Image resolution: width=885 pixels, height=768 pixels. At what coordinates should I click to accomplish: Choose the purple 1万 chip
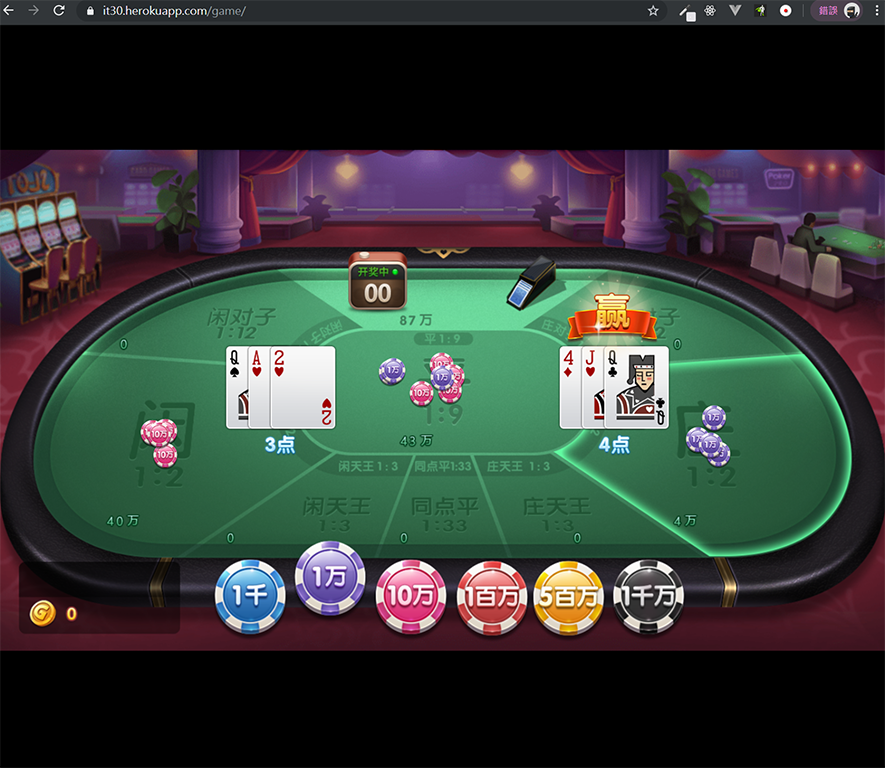point(330,577)
